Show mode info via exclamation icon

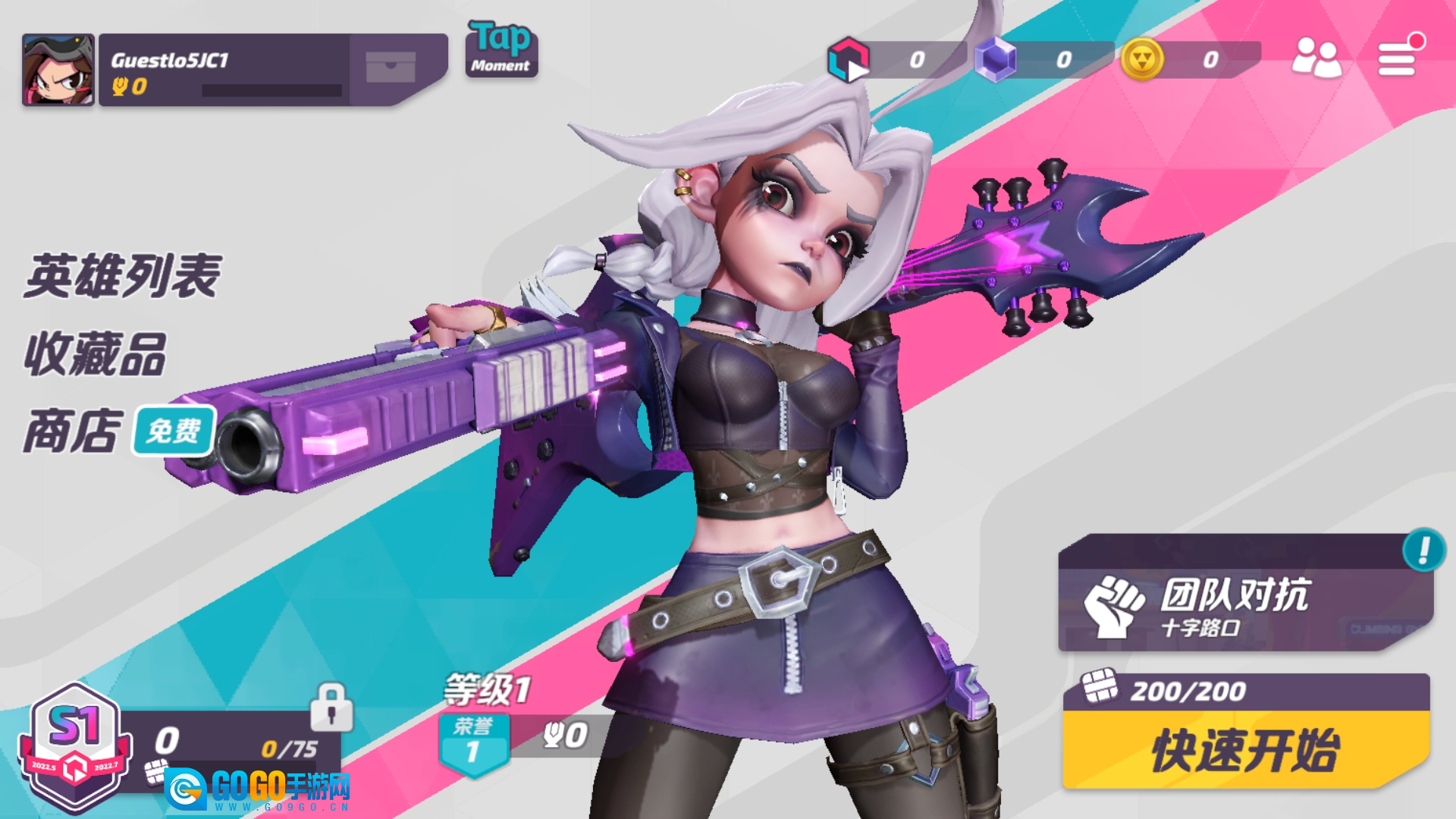pos(1423,550)
